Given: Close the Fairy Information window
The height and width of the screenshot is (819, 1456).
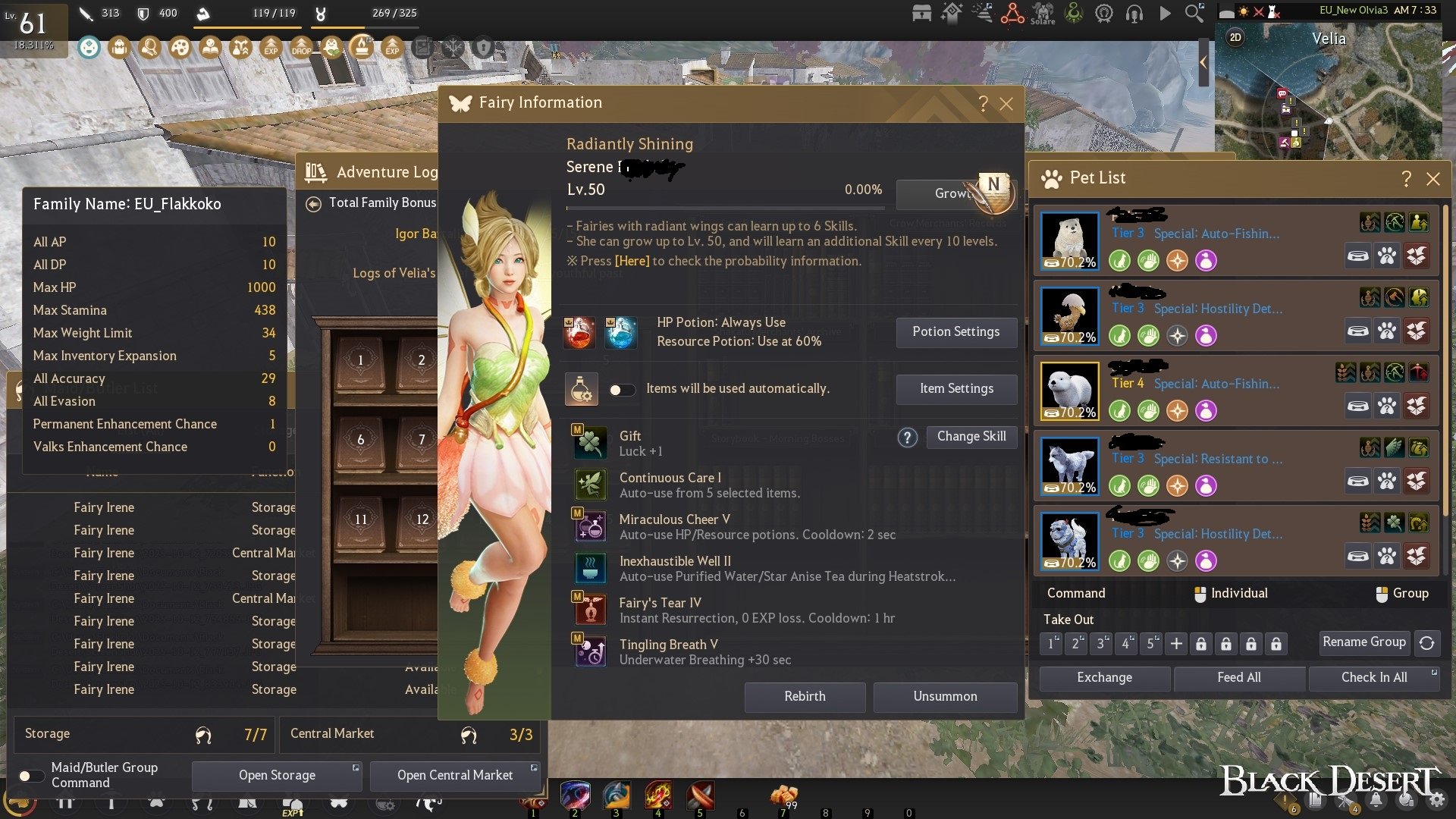Looking at the screenshot, I should coord(1006,104).
